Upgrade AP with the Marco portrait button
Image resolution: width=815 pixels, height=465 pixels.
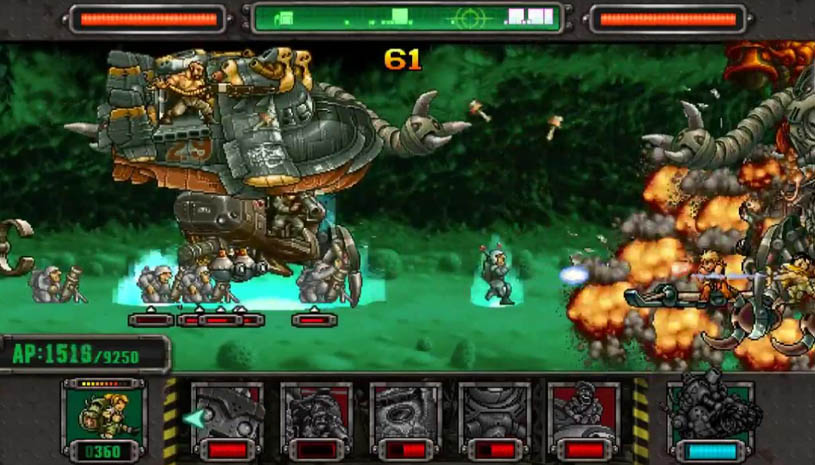pos(104,419)
